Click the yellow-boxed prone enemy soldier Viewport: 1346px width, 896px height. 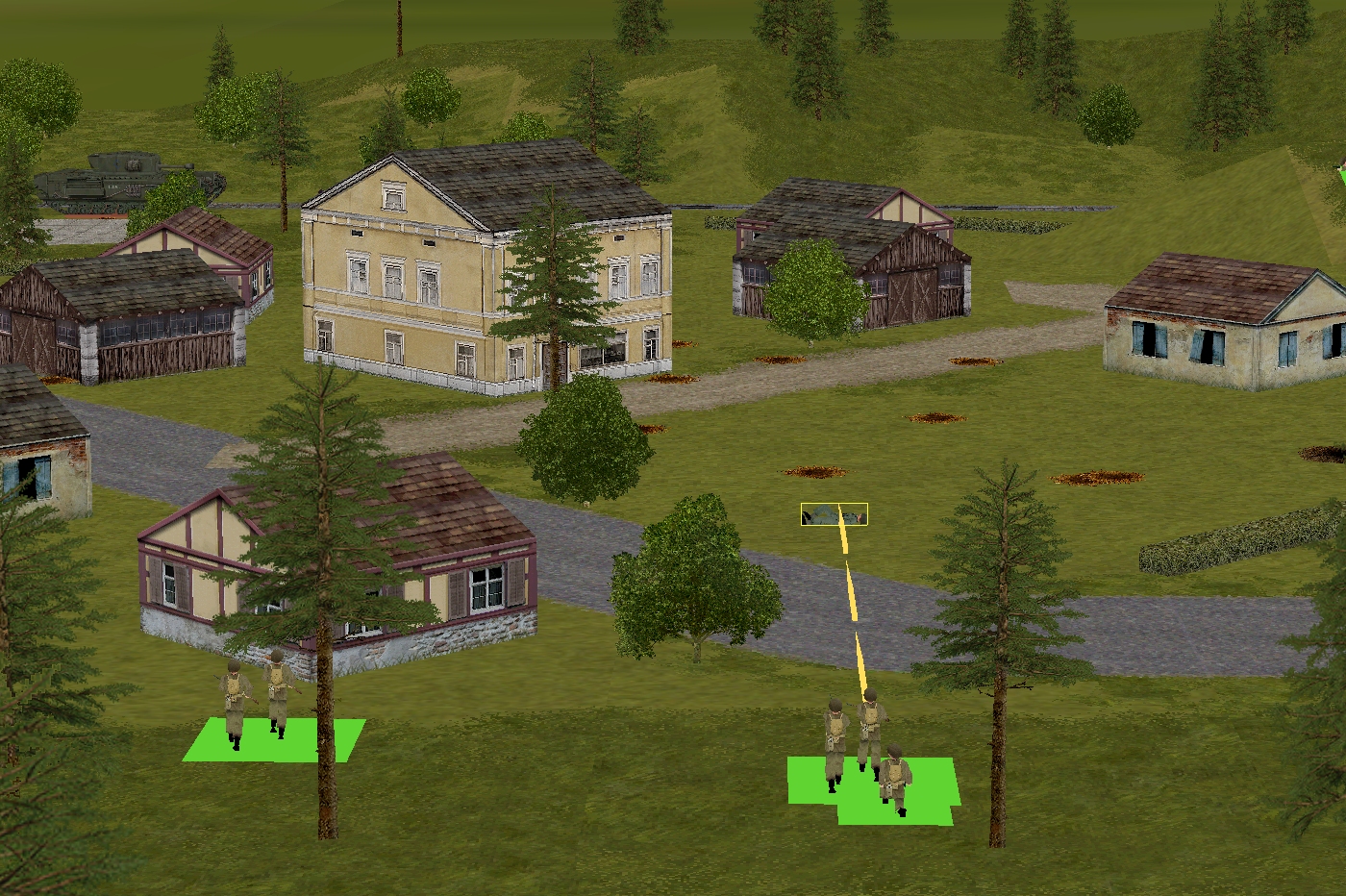click(x=834, y=515)
